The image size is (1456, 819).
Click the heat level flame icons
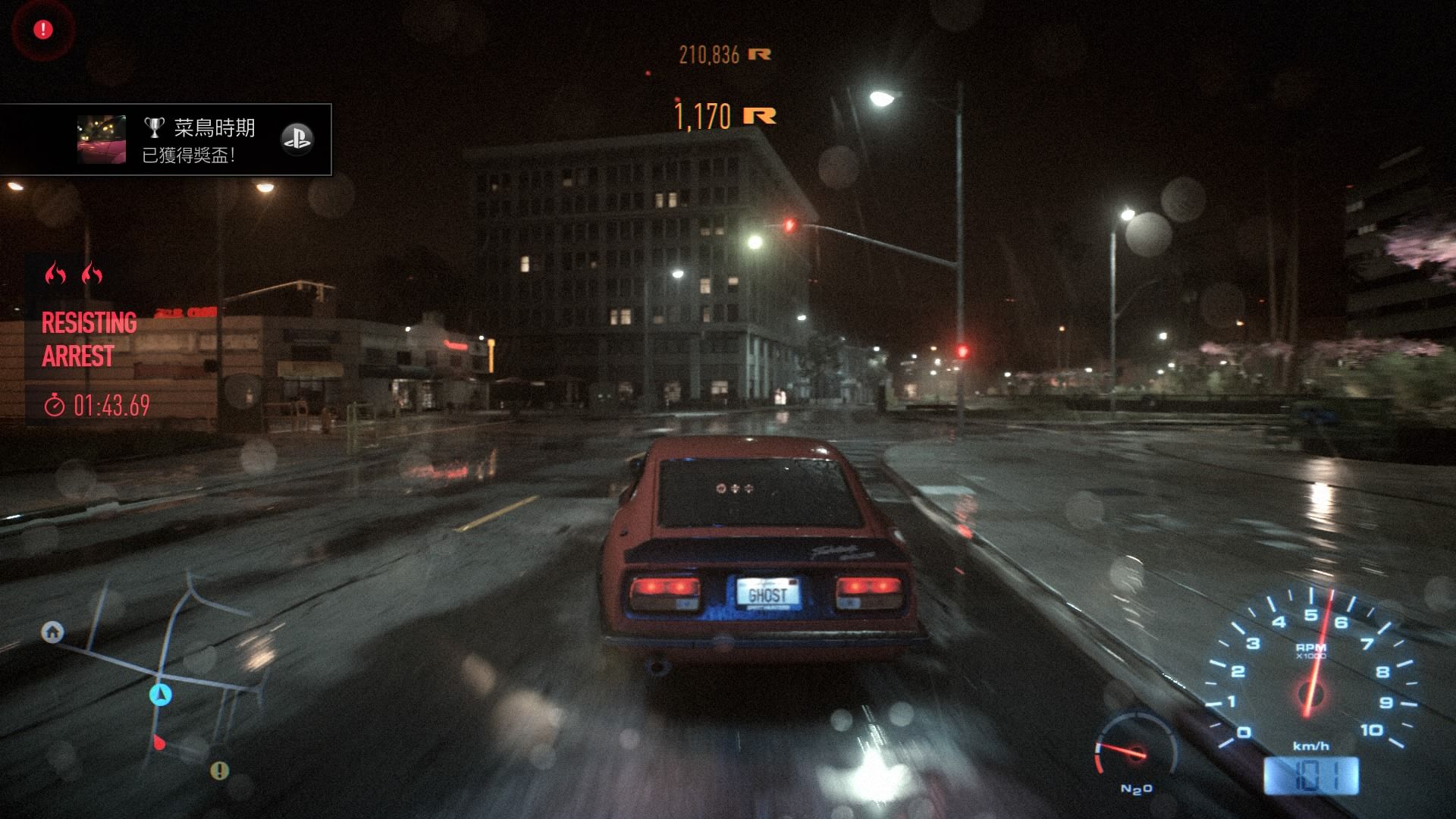(x=74, y=273)
